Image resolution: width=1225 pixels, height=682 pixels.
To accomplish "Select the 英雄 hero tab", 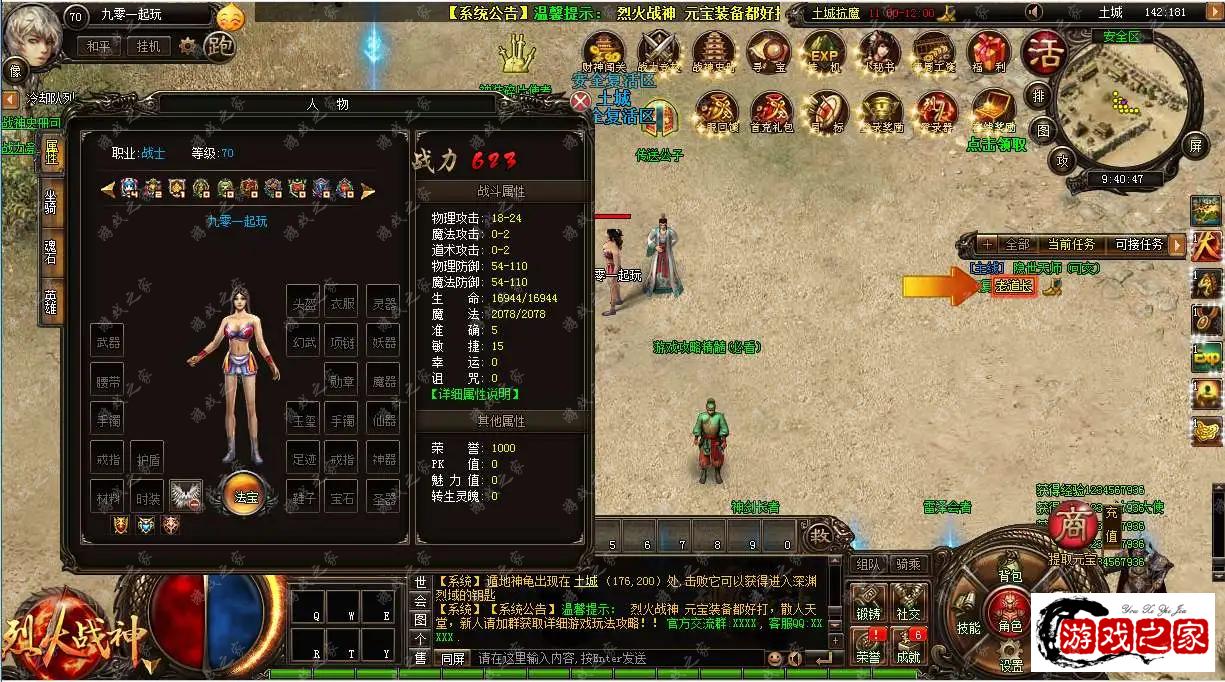I will coord(51,301).
